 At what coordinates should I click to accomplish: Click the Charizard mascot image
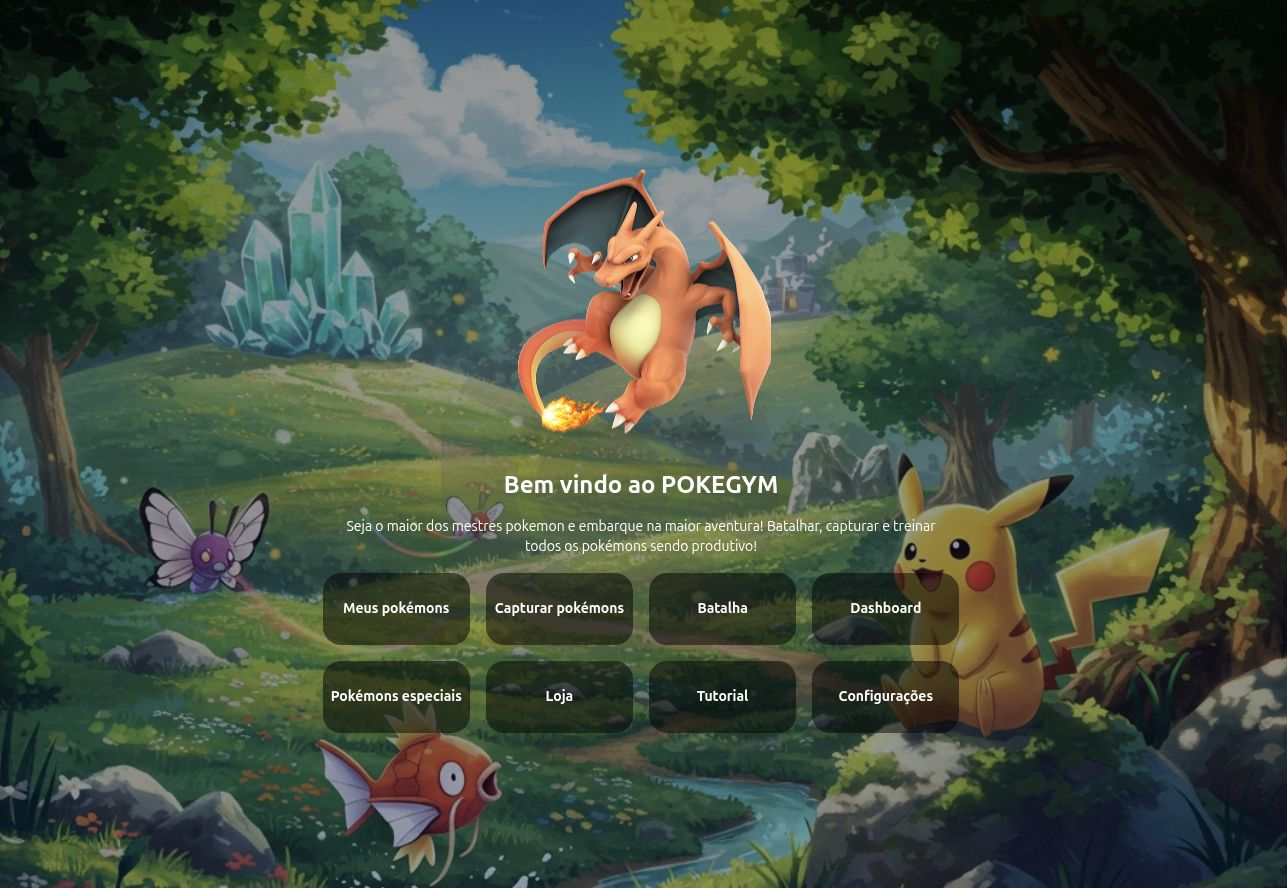click(x=640, y=300)
